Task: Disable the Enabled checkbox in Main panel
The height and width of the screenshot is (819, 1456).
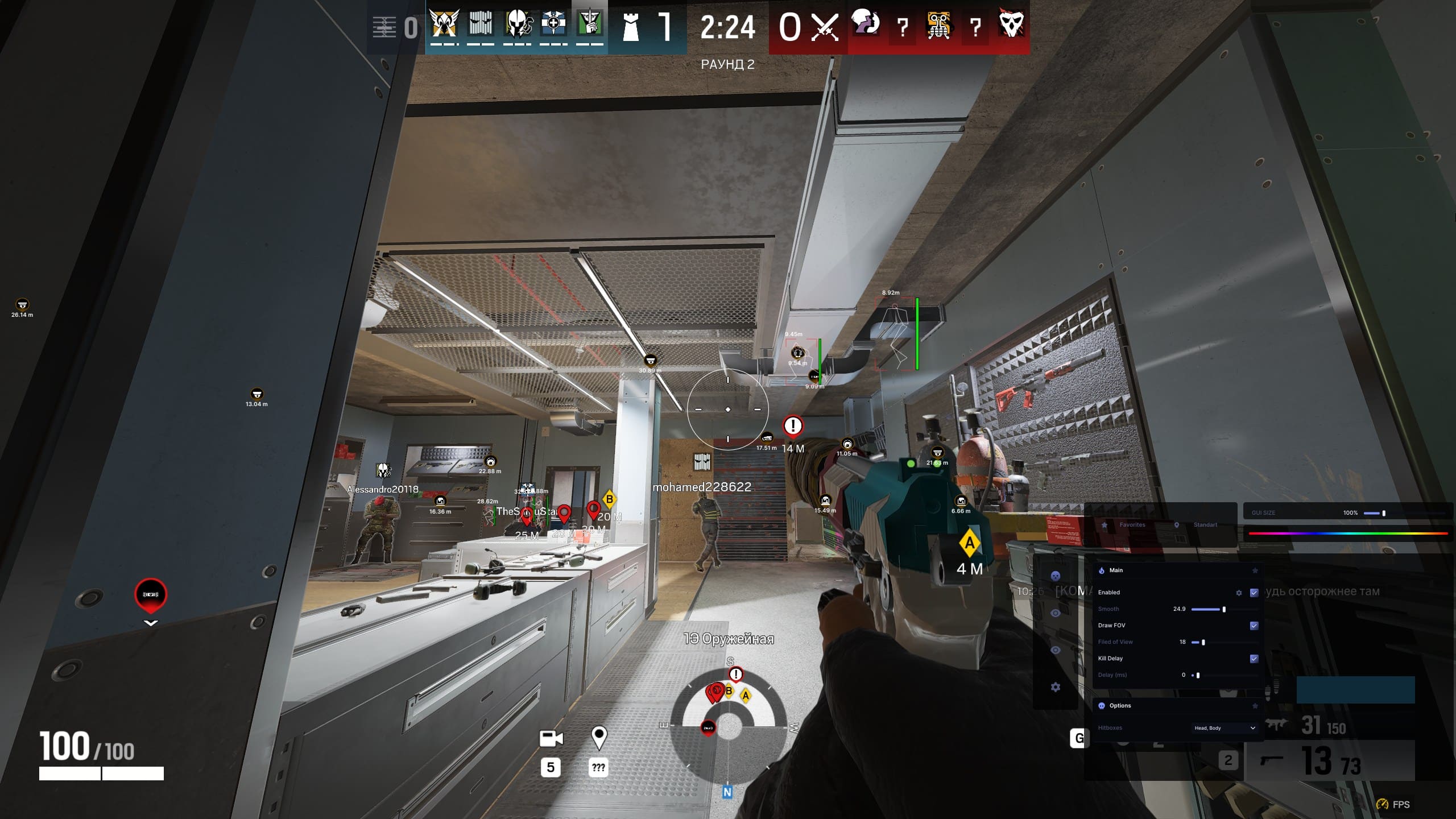Action: pyautogui.click(x=1254, y=593)
